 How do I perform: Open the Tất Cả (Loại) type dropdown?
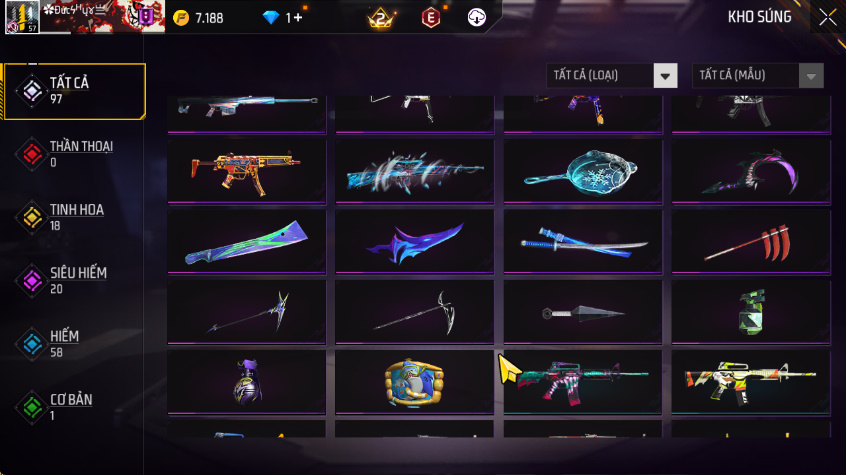[612, 76]
